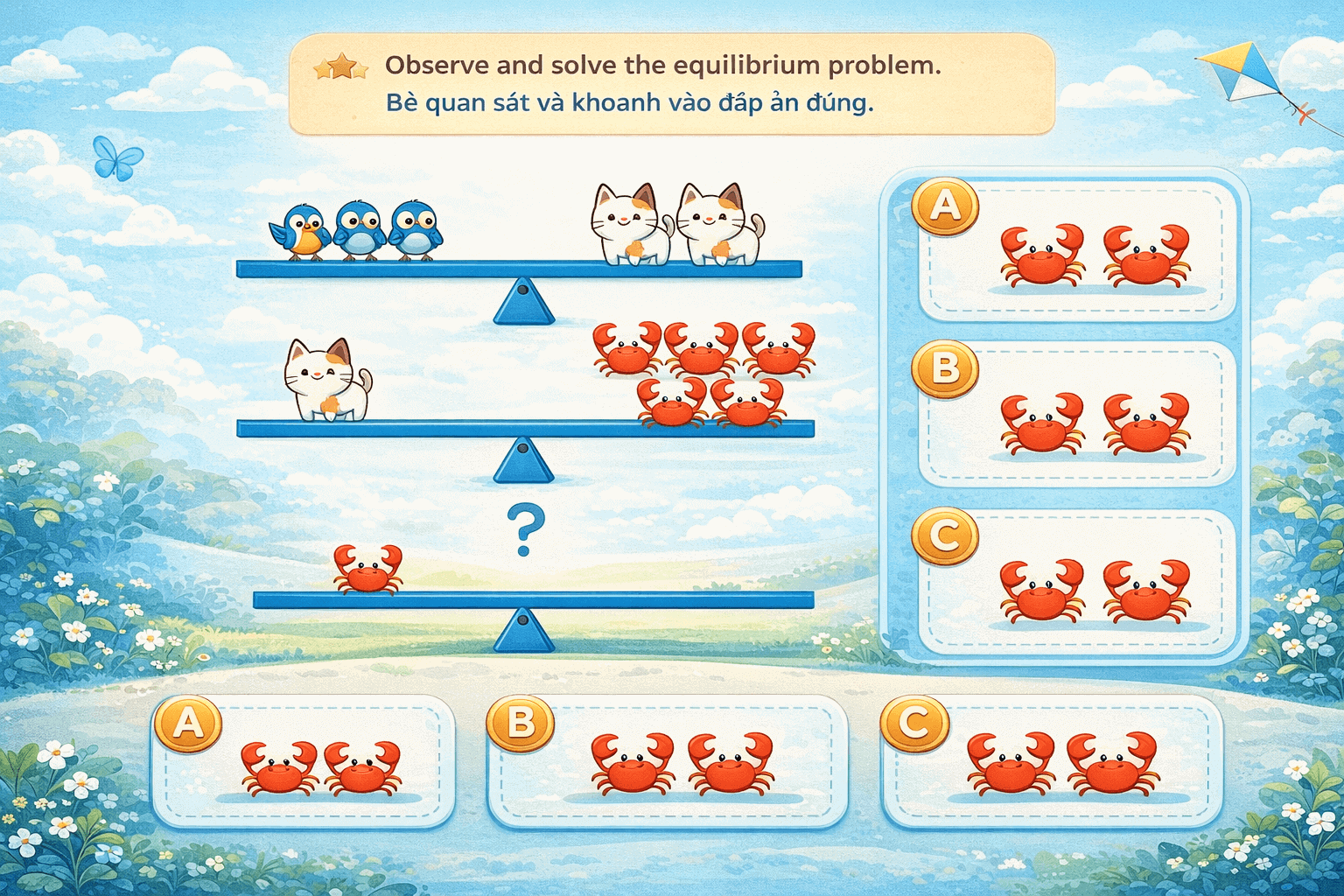Choose answer A card in the blue side panel
Viewport: 1344px width, 896px height.
point(1078,251)
